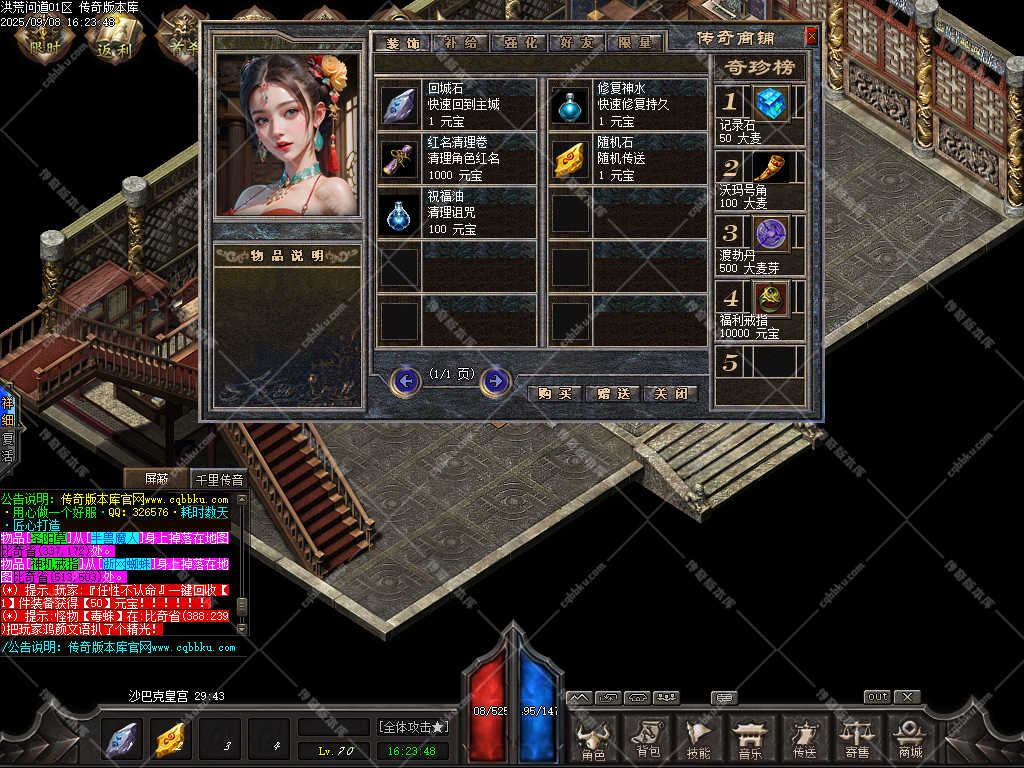Screen dimensions: 1024x768
Task: Switch to the 补给 shop tab
Action: click(x=462, y=43)
